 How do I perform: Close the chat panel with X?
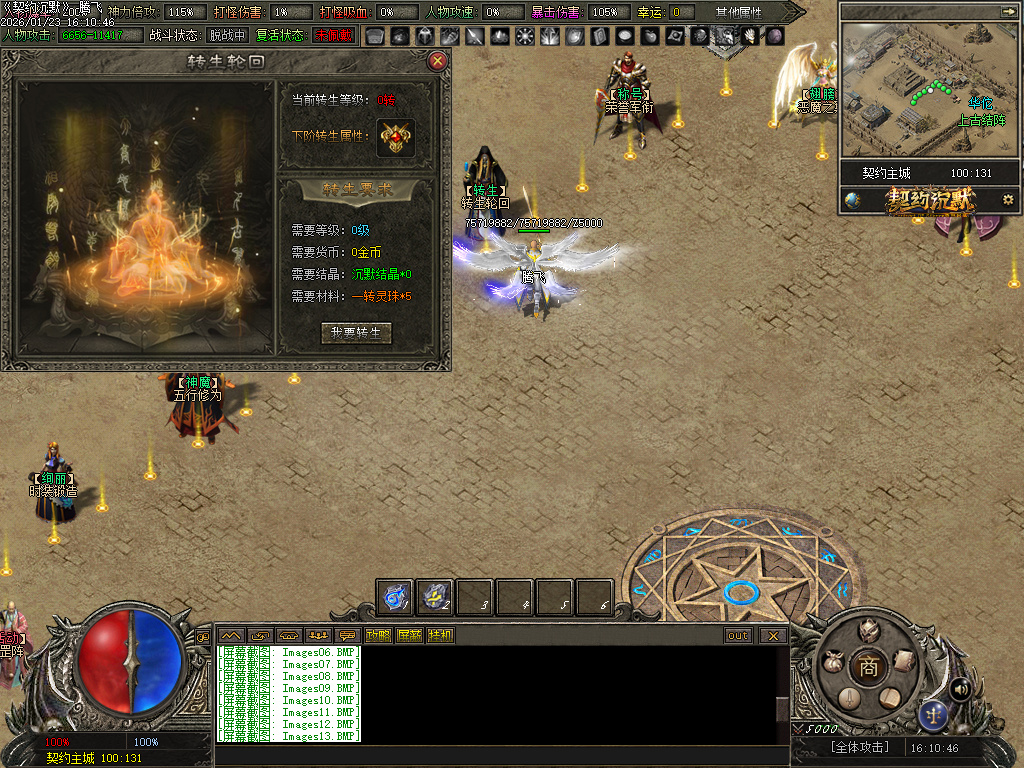(772, 635)
